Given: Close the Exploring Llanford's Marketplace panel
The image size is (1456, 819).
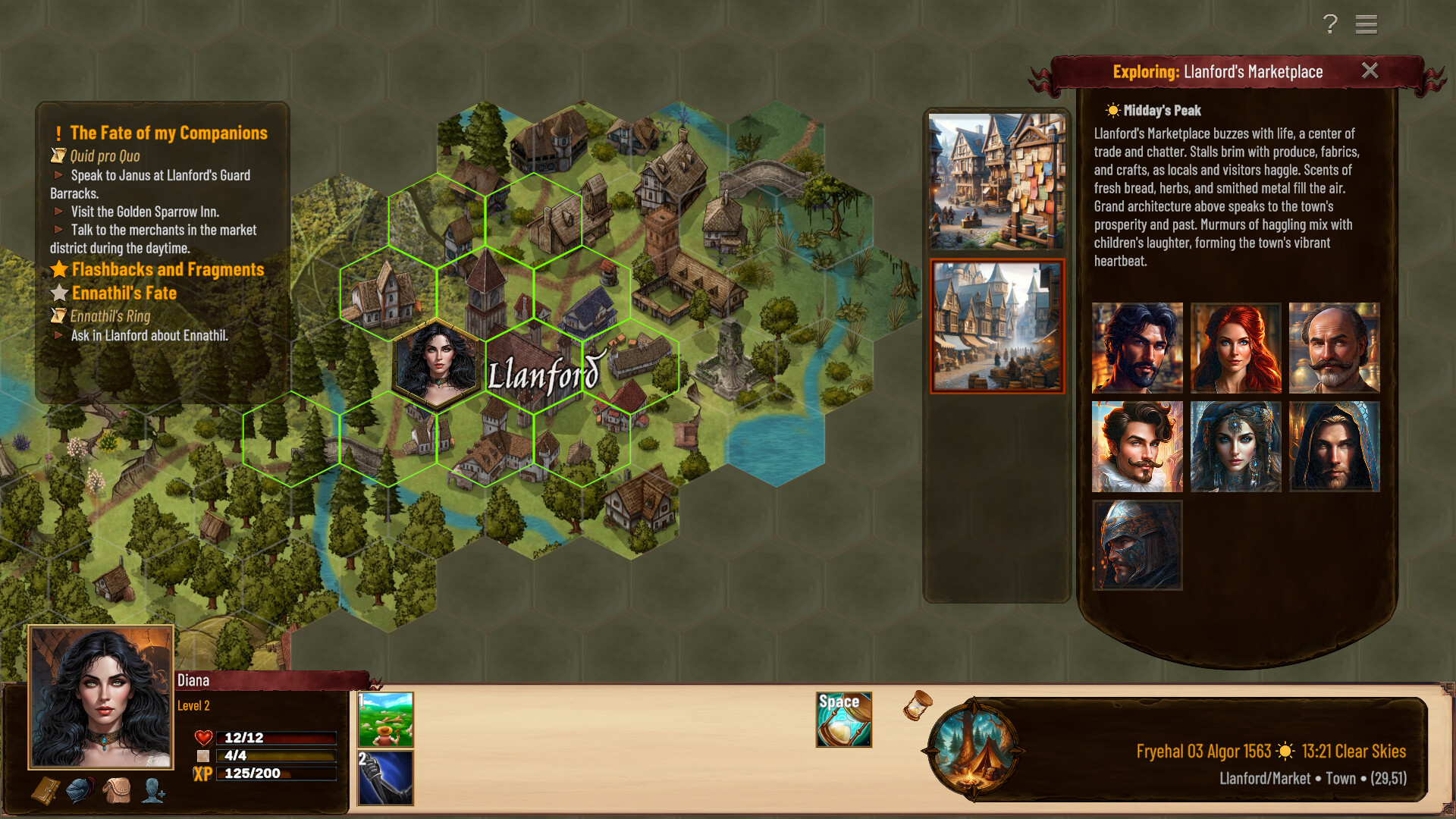Looking at the screenshot, I should pos(1370,71).
